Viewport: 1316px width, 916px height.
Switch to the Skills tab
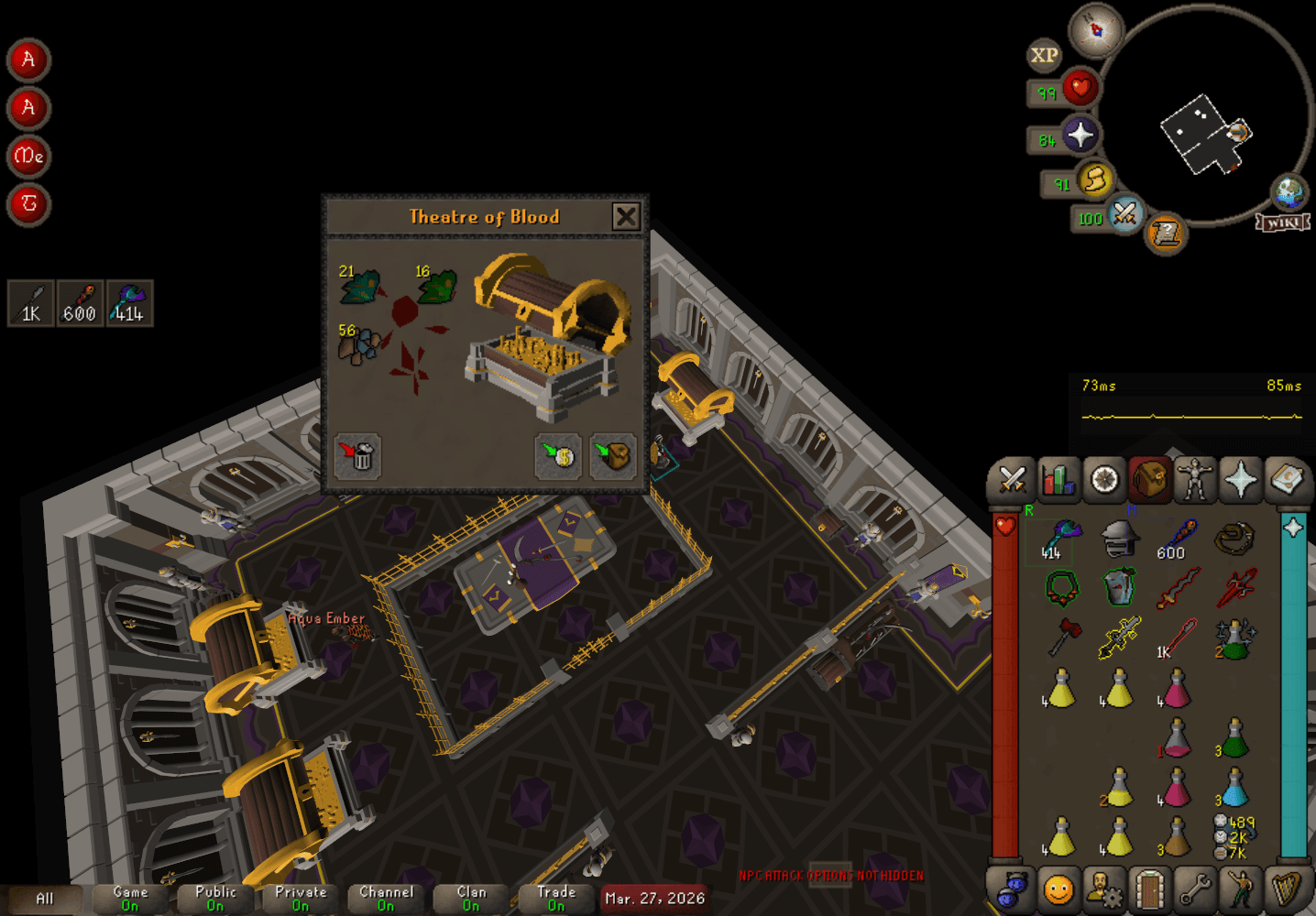point(1058,479)
